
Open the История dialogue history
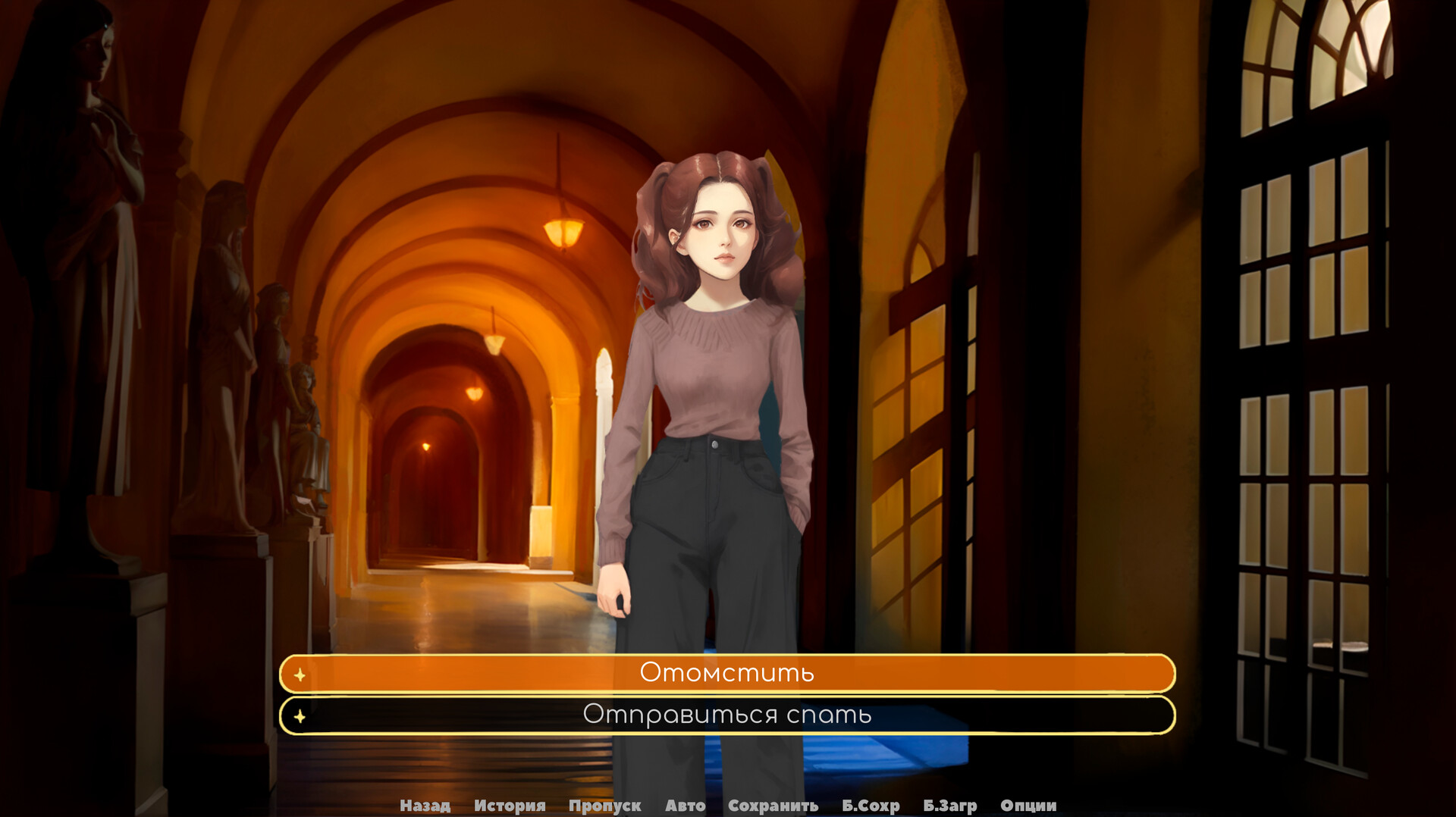pos(510,806)
